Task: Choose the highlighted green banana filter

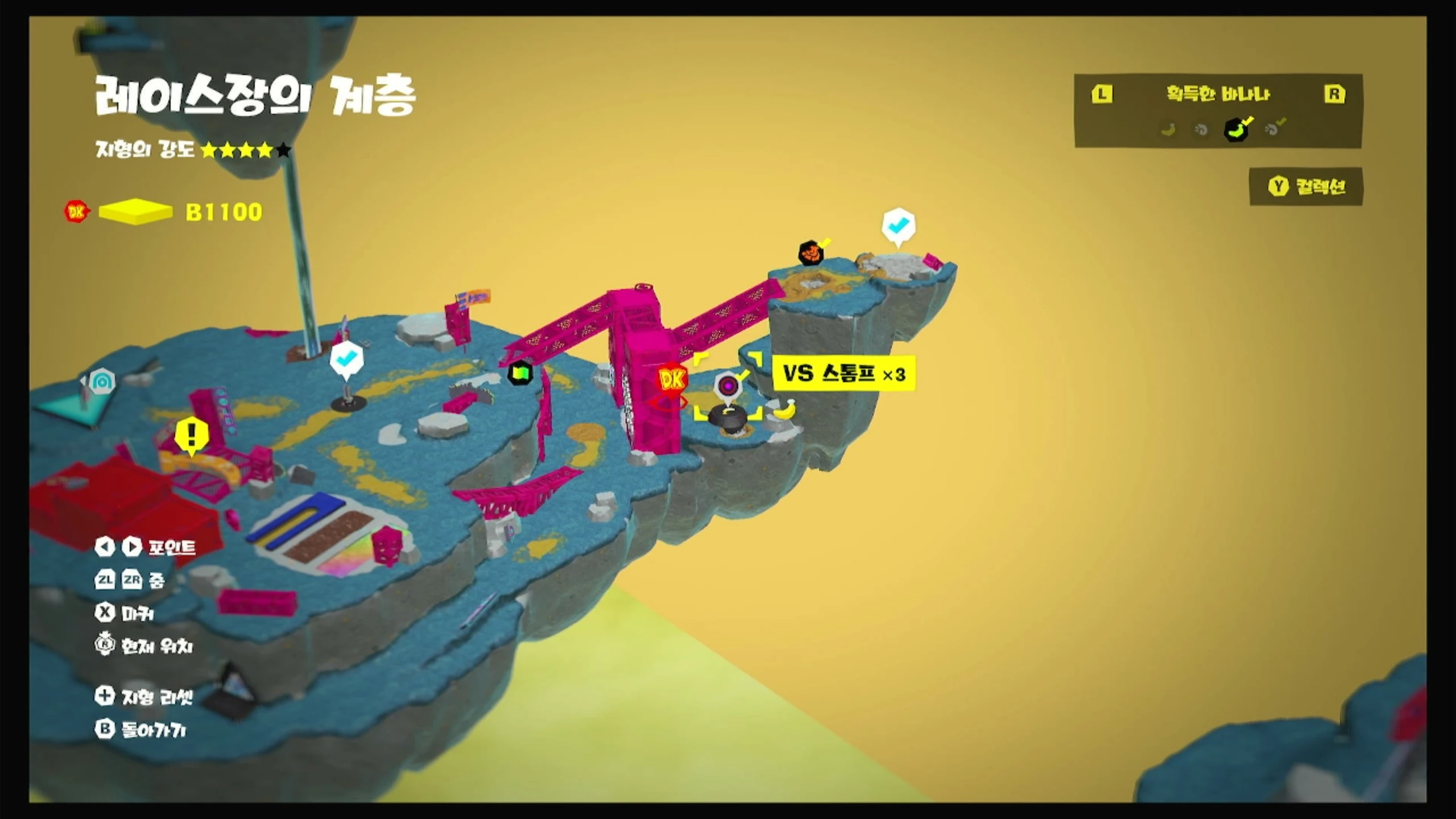Action: coord(1236,130)
